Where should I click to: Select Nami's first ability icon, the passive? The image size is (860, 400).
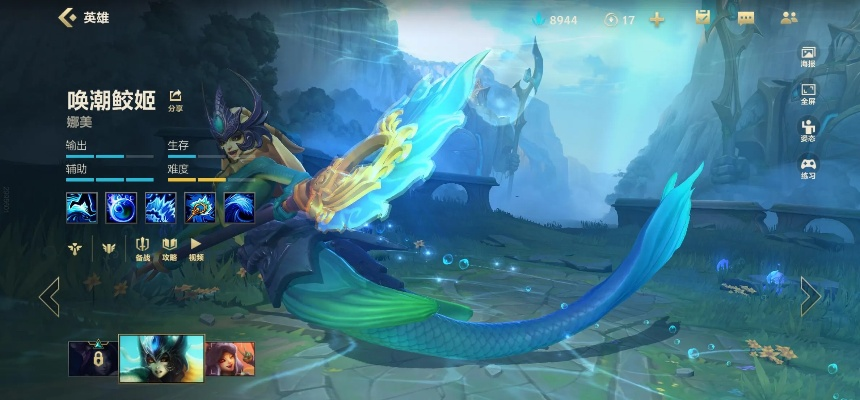click(81, 207)
